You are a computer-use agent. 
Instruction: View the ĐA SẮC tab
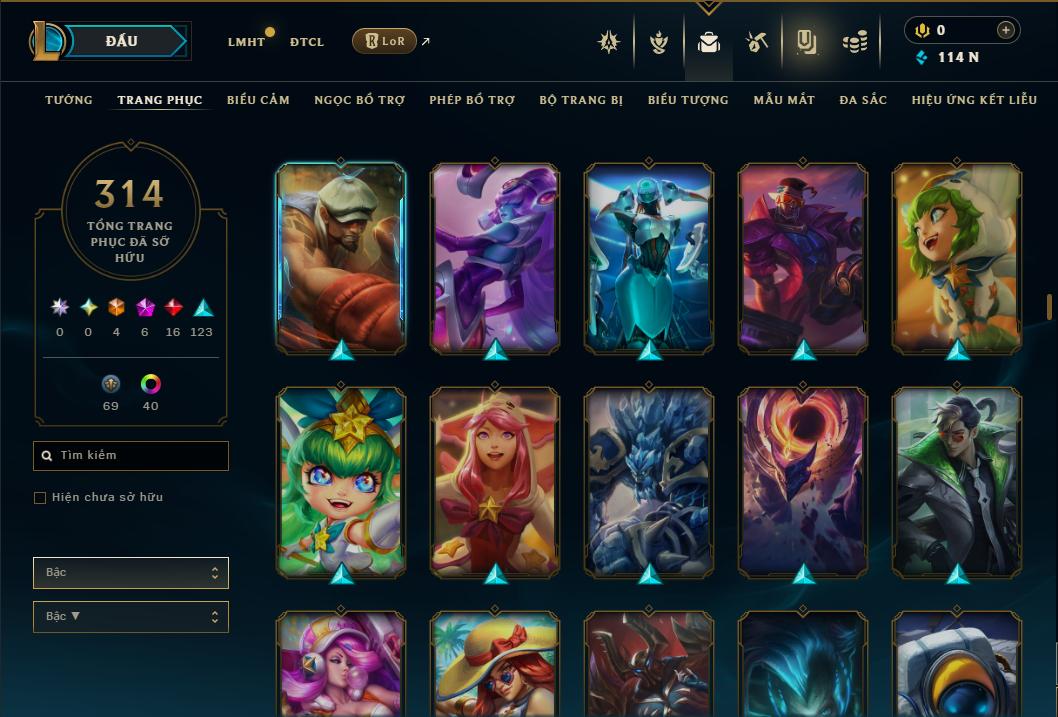(x=863, y=100)
